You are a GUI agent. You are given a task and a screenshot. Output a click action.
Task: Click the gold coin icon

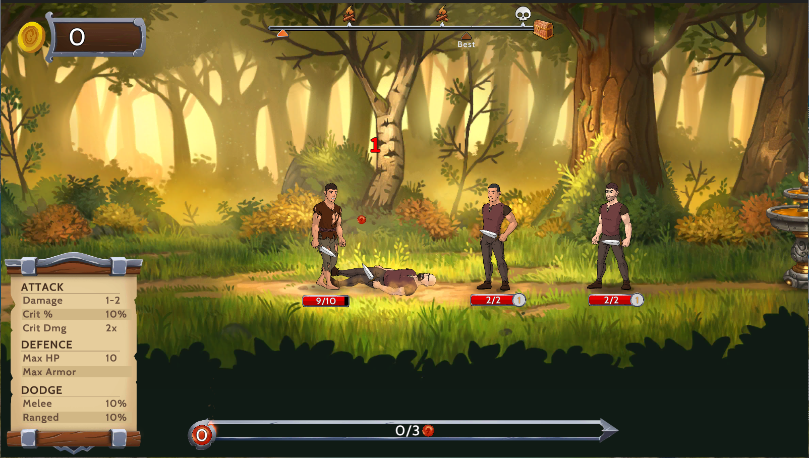(x=31, y=38)
